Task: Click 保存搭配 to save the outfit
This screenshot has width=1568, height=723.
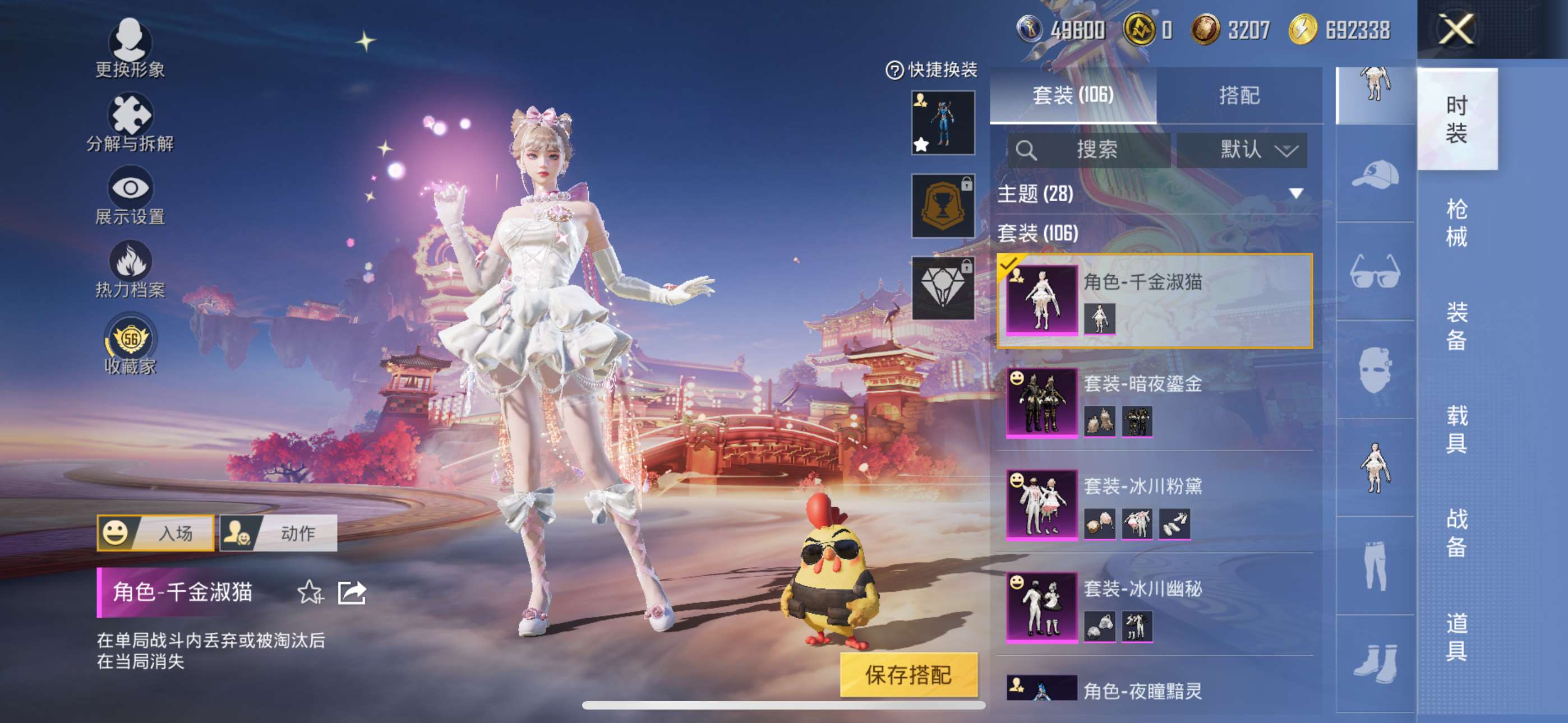Action: click(908, 674)
